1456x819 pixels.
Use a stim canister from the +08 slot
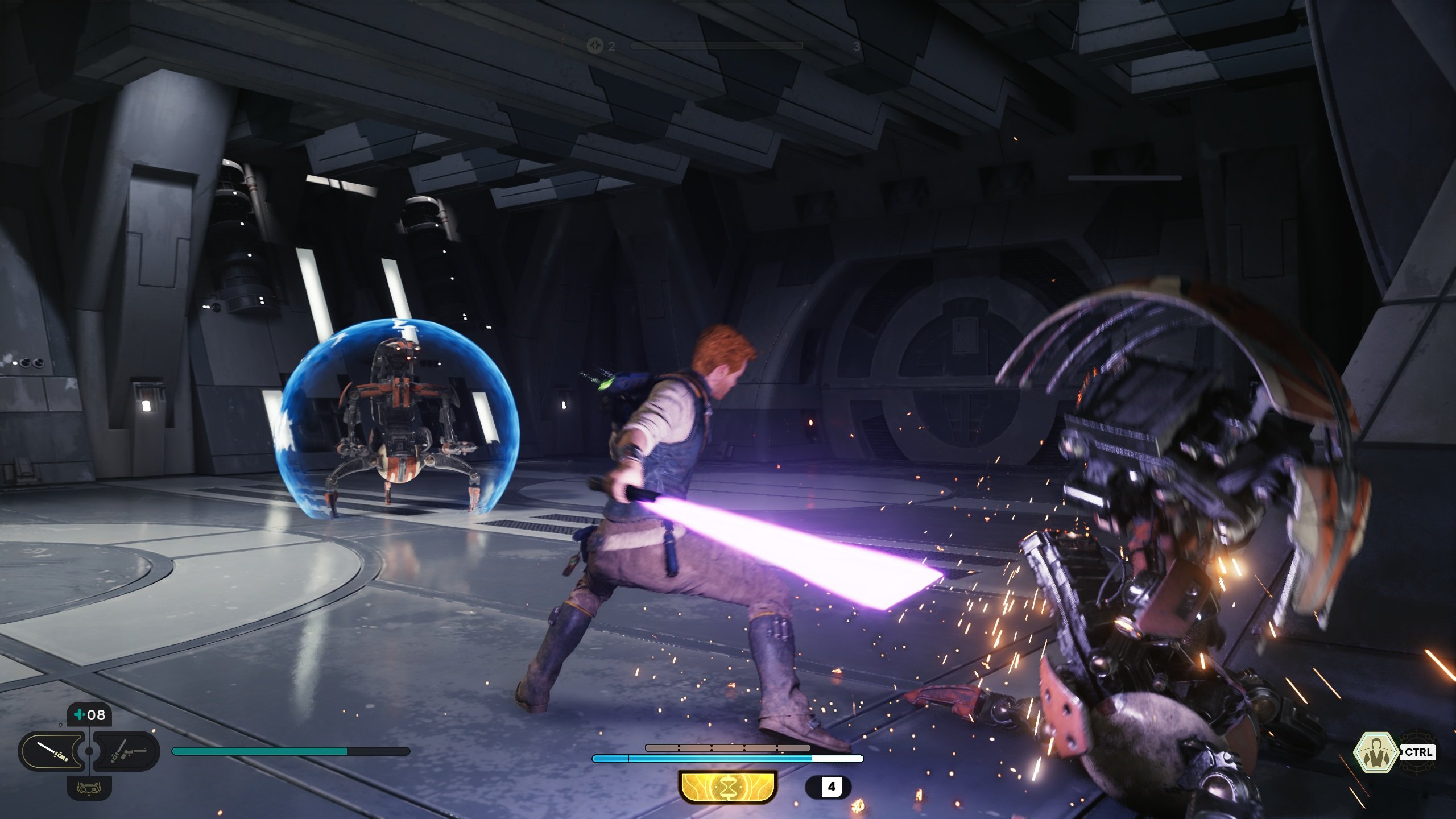point(89,715)
